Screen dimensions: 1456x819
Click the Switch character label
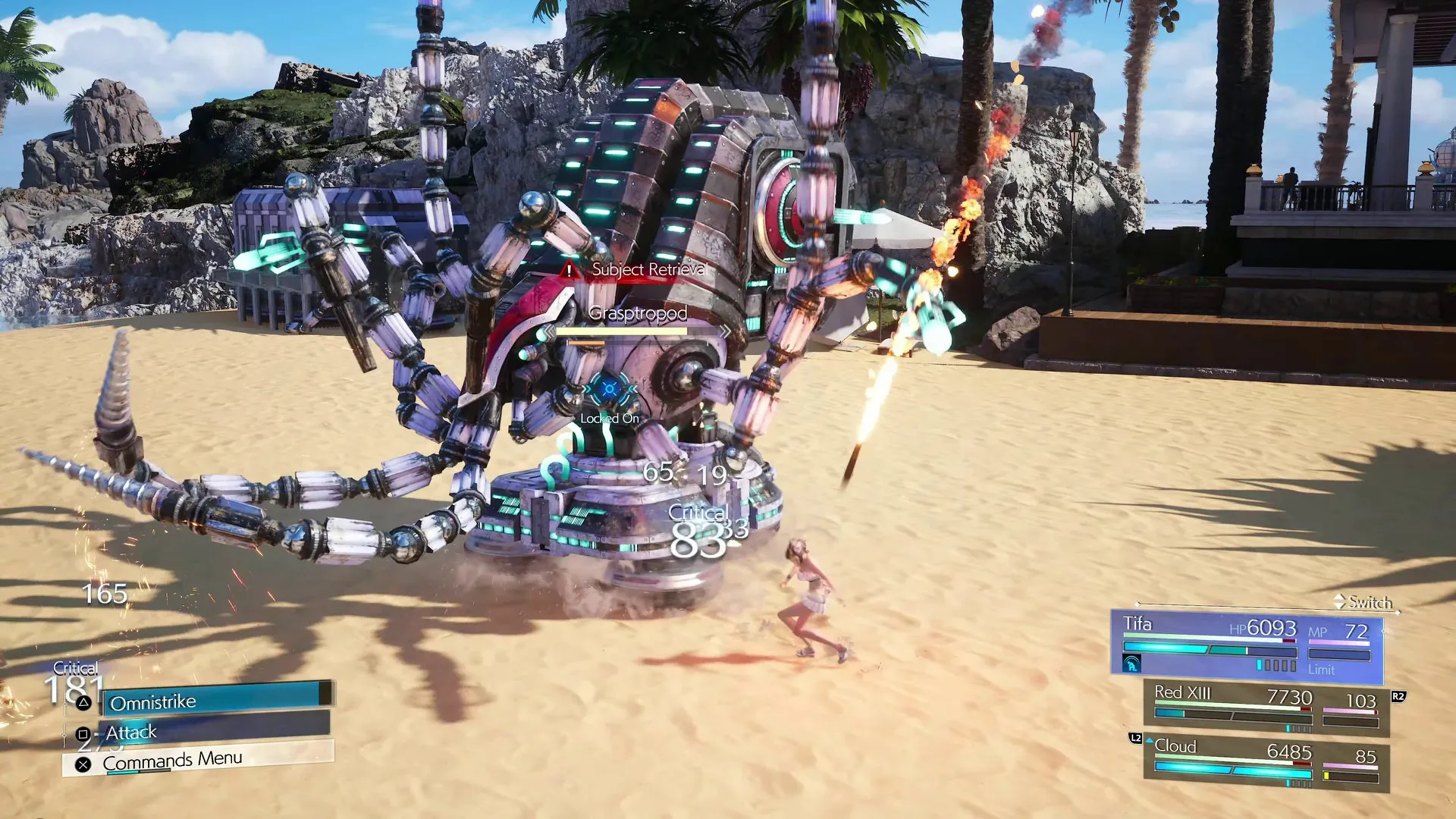click(1370, 602)
